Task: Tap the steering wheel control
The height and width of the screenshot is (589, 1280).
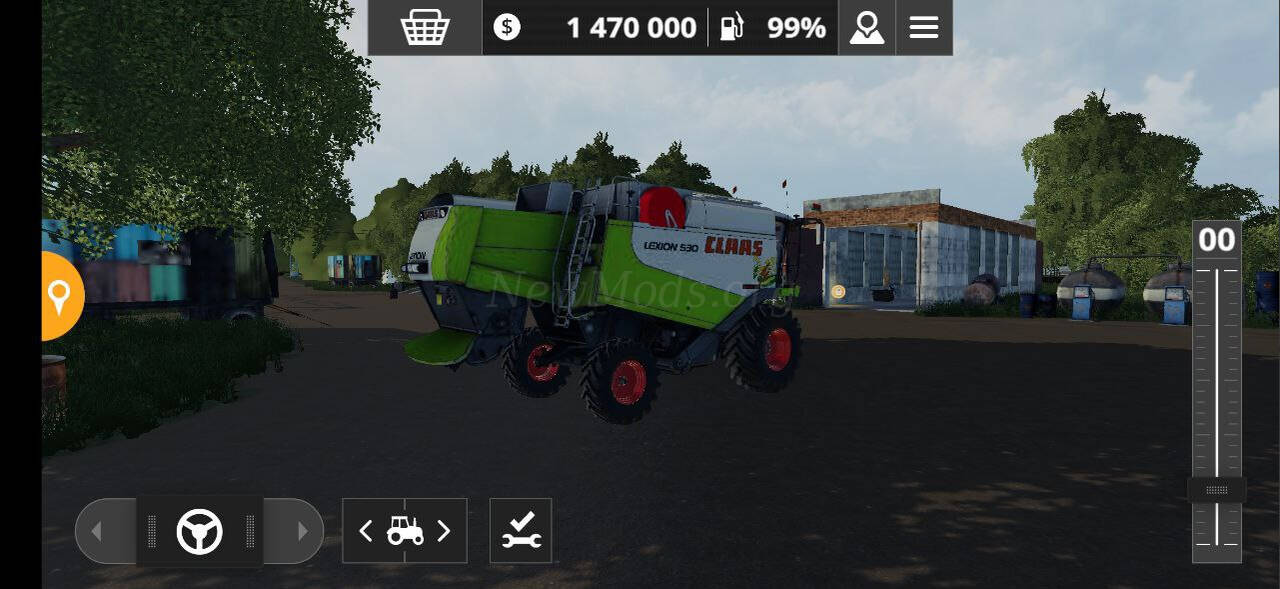Action: click(x=199, y=531)
